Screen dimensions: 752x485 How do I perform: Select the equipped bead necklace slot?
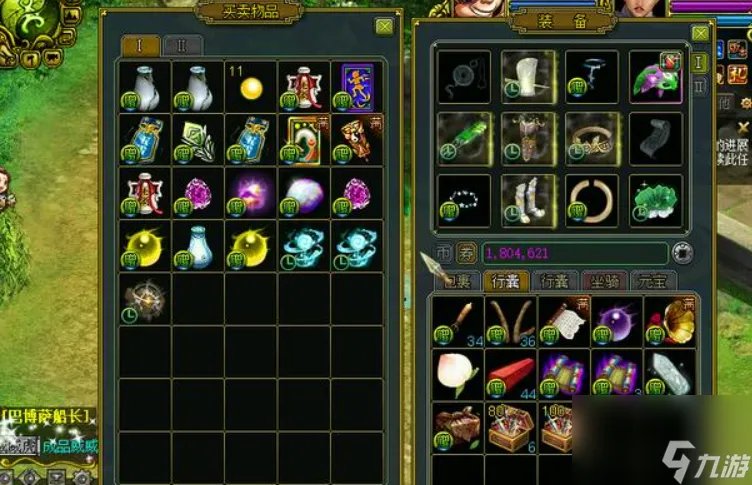click(464, 199)
